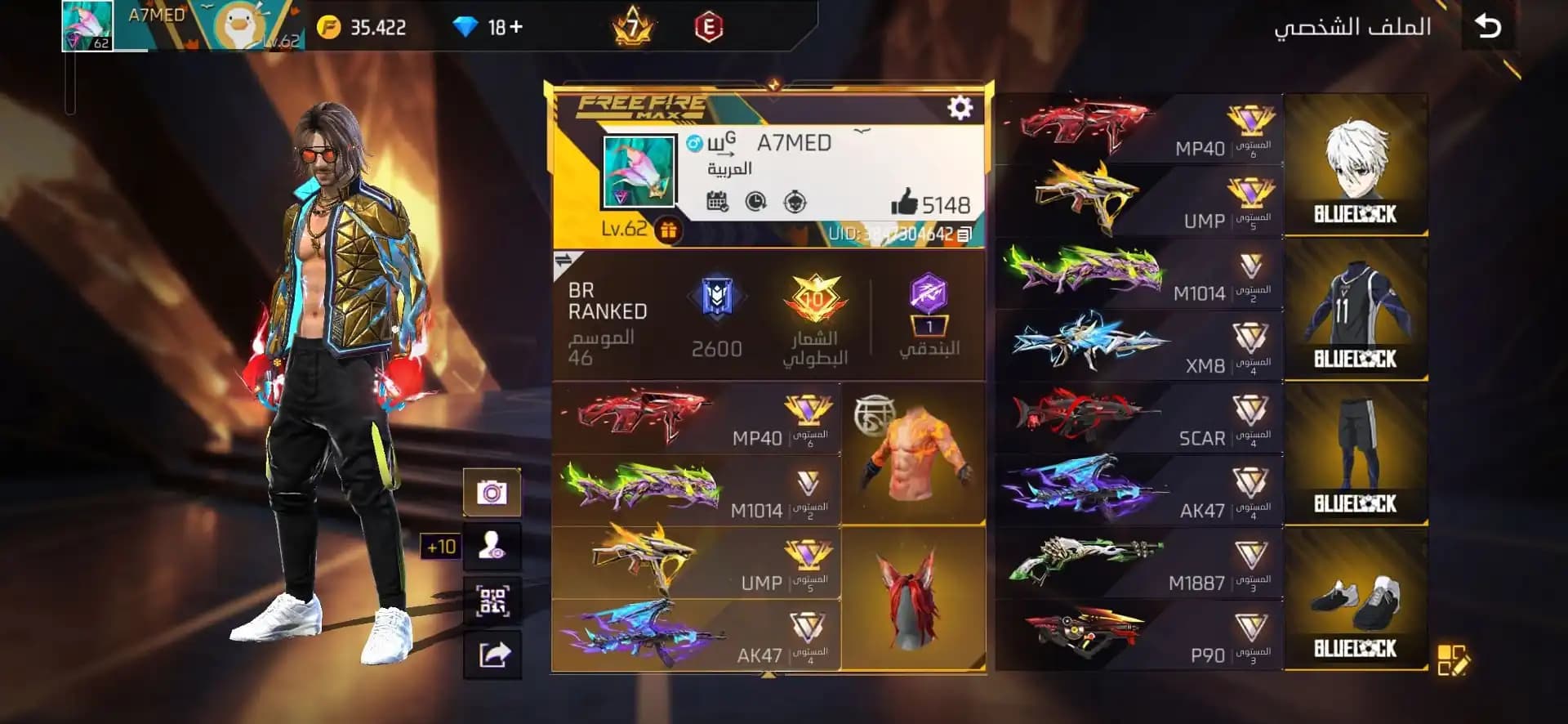Open the settings gear on the profile card
This screenshot has width=1568, height=724.
click(960, 106)
